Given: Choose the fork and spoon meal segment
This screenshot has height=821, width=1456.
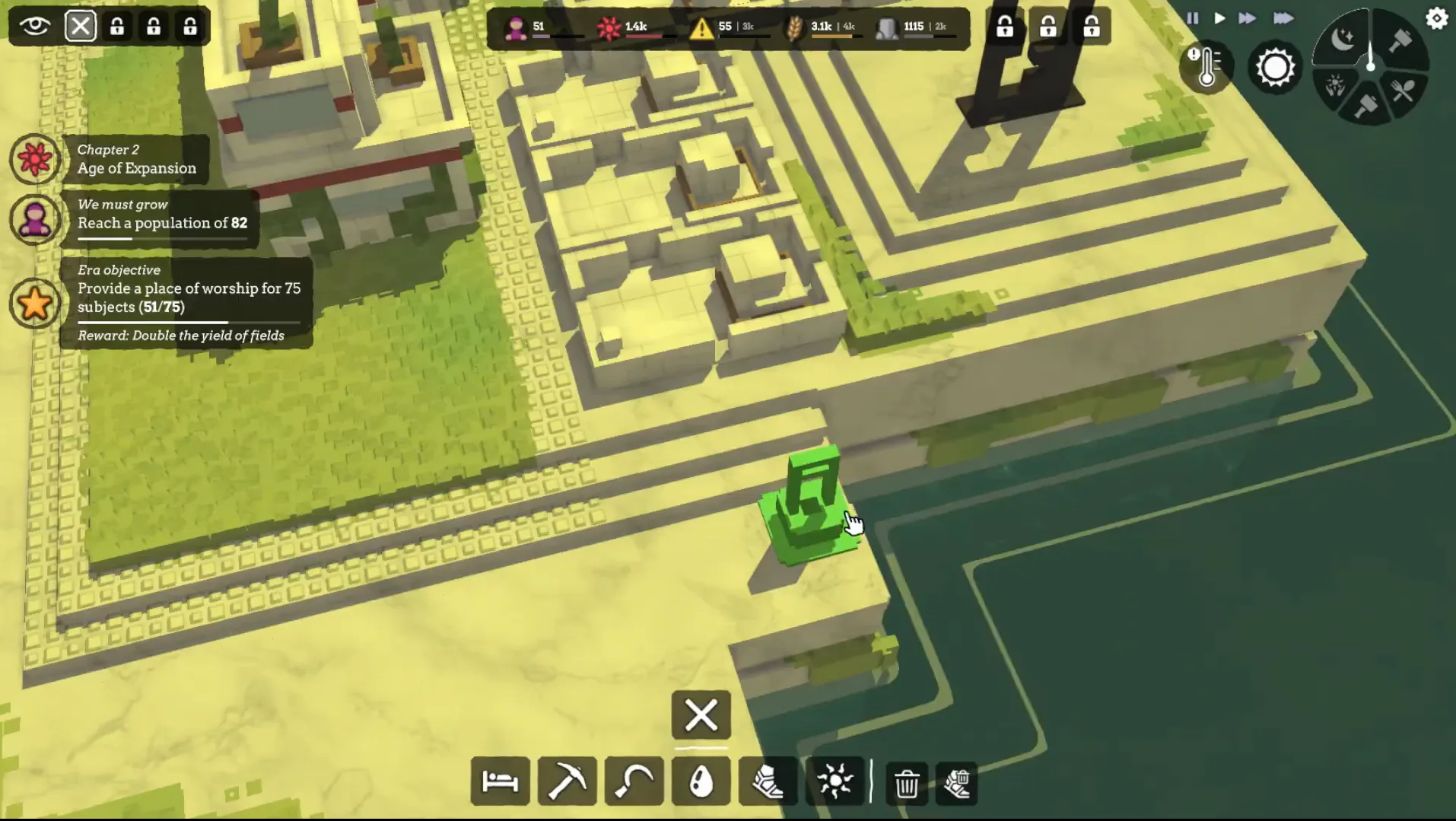Looking at the screenshot, I should click(x=1404, y=91).
